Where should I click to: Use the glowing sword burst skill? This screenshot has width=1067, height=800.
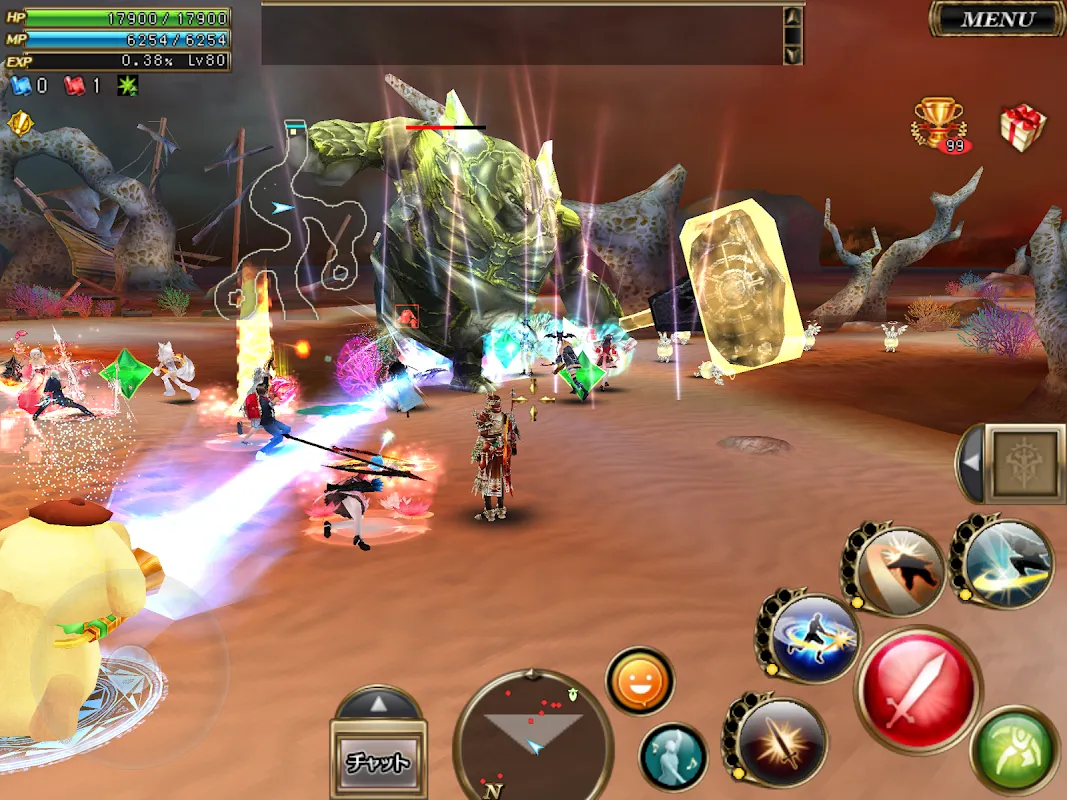(x=781, y=741)
